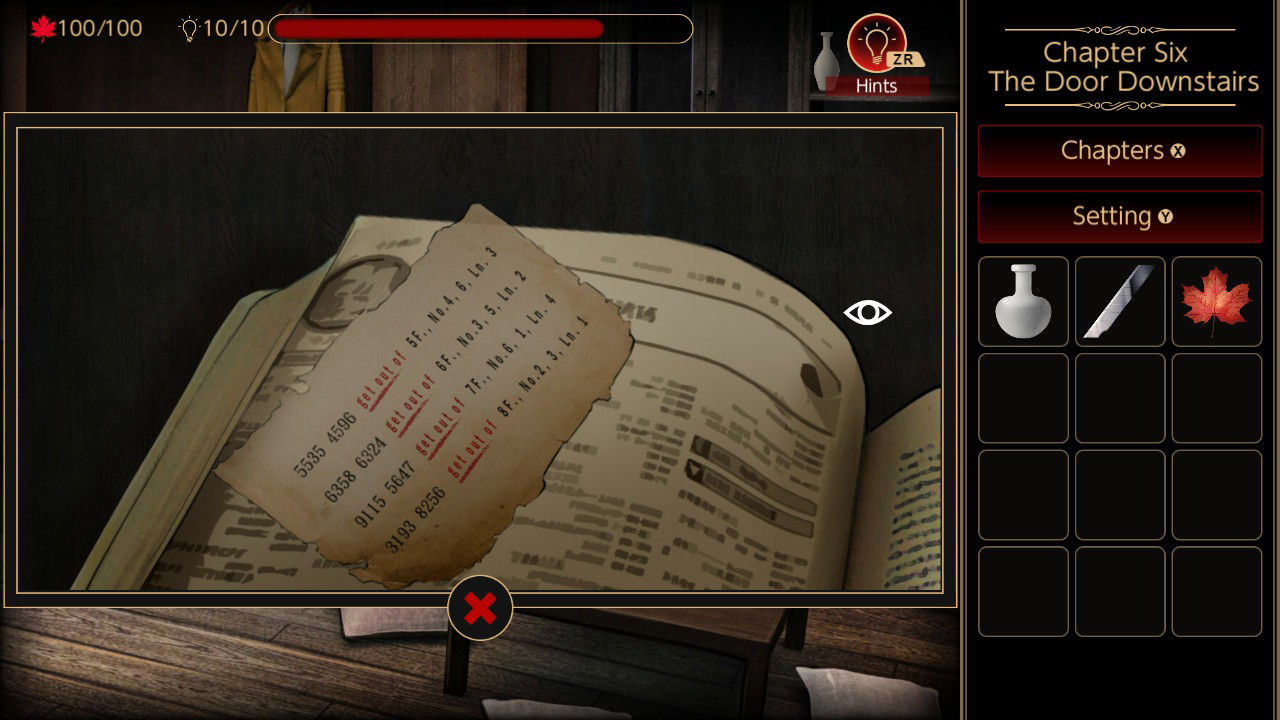The height and width of the screenshot is (720, 1280).
Task: Click the bottom-left empty inventory slot
Action: [1023, 592]
